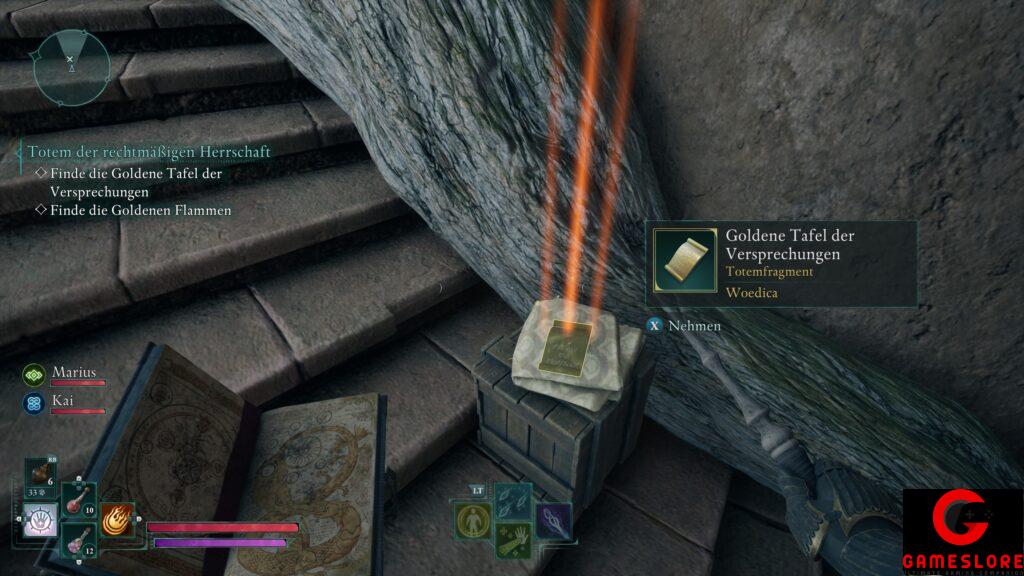Screen dimensions: 1024x576
Task: Select companion Kai's portrait icon
Action: coord(34,404)
